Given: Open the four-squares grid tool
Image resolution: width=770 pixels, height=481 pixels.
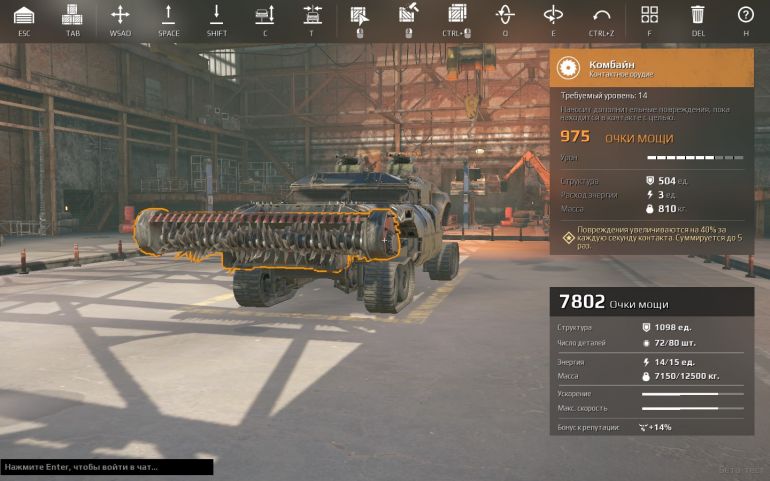Looking at the screenshot, I should (x=650, y=15).
